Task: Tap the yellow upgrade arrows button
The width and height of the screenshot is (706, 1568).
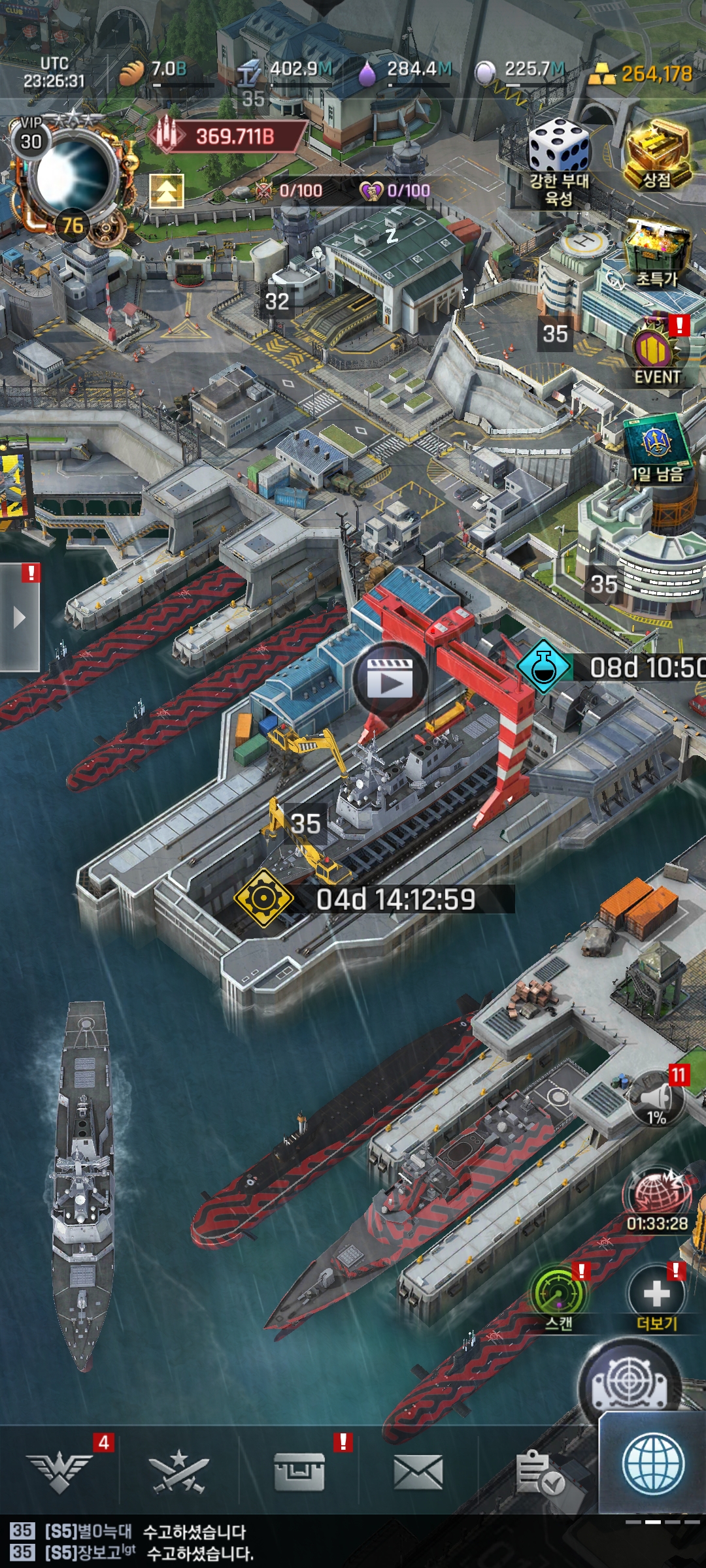Action: click(167, 191)
